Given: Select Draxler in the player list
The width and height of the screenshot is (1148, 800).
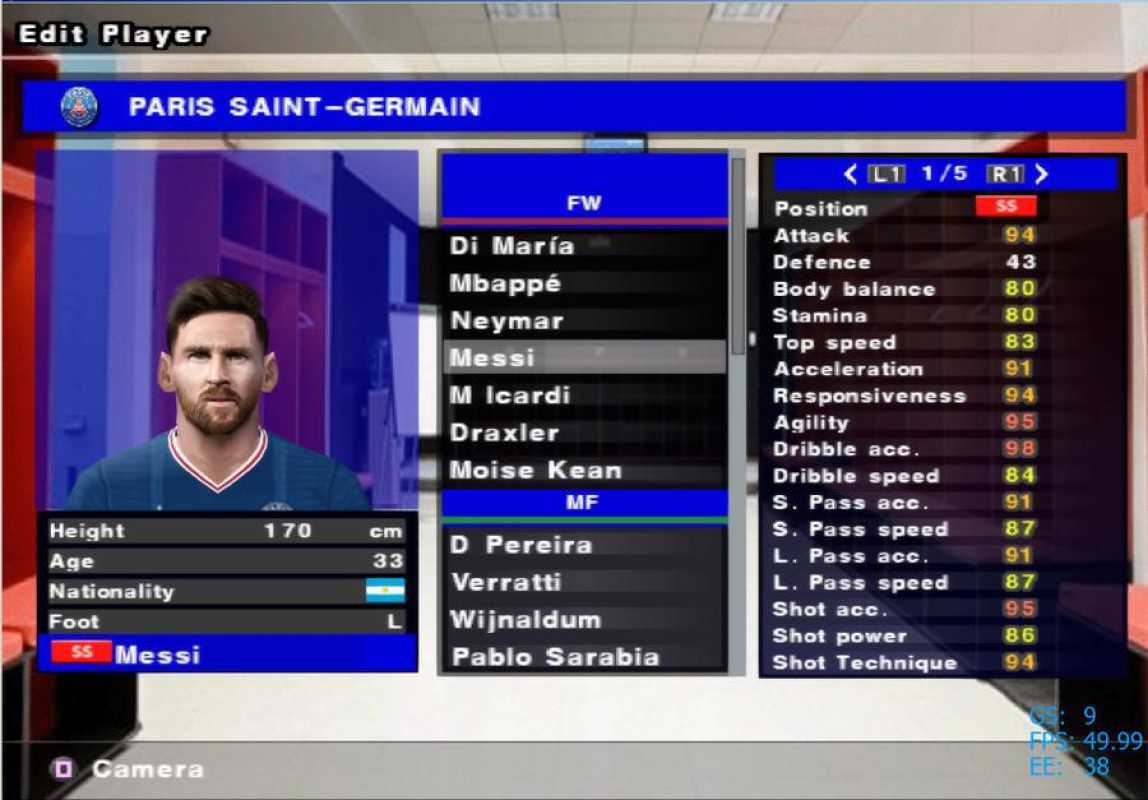Looking at the screenshot, I should pos(584,433).
